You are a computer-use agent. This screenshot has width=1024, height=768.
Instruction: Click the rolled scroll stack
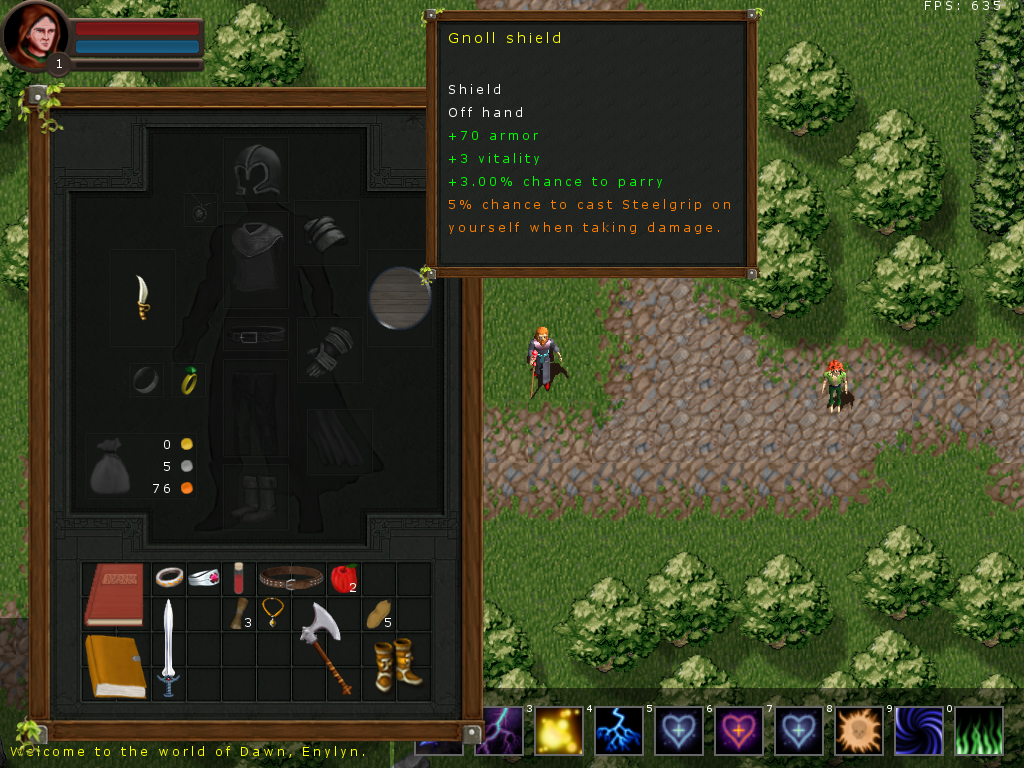(x=237, y=611)
